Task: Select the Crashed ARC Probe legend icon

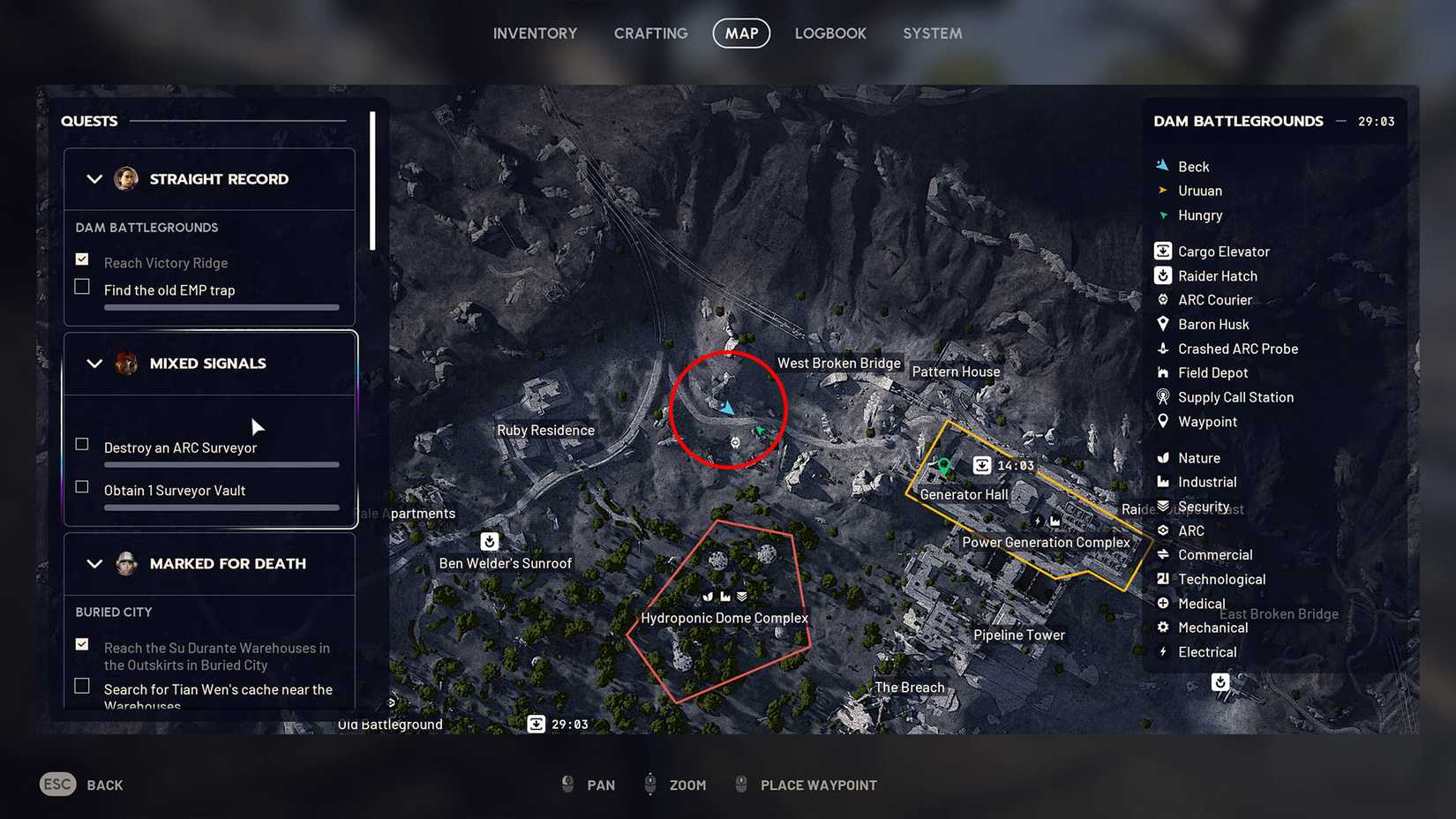Action: tap(1161, 349)
